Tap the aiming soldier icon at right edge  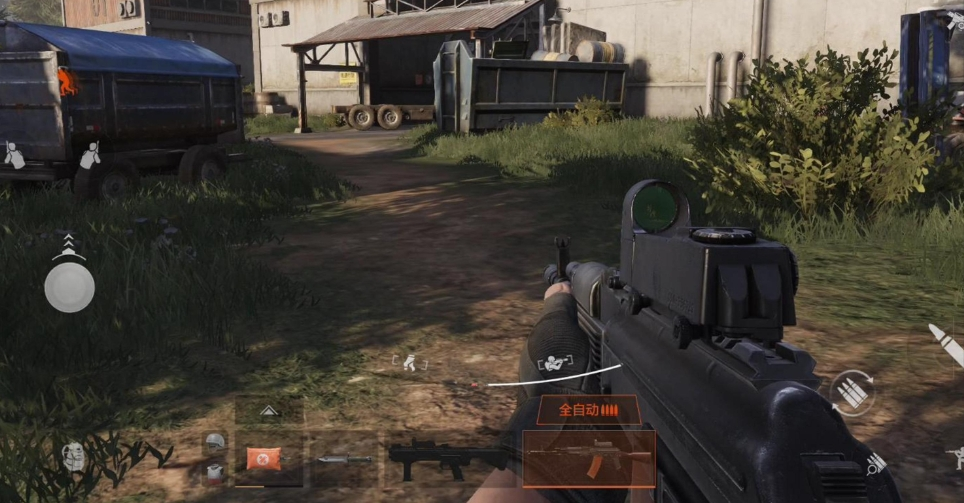(x=955, y=457)
